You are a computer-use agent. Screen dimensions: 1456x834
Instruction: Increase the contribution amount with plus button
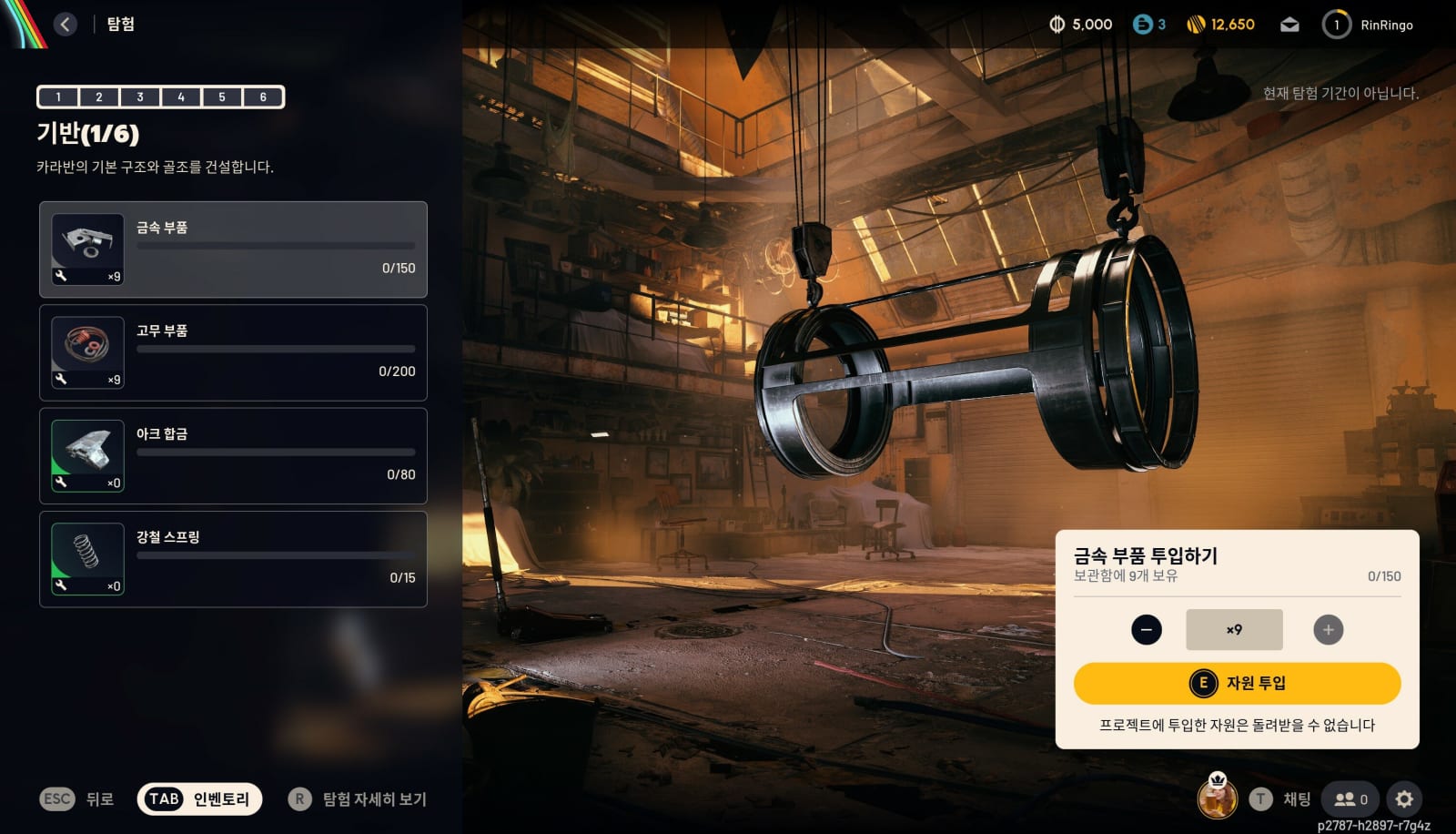1328,630
